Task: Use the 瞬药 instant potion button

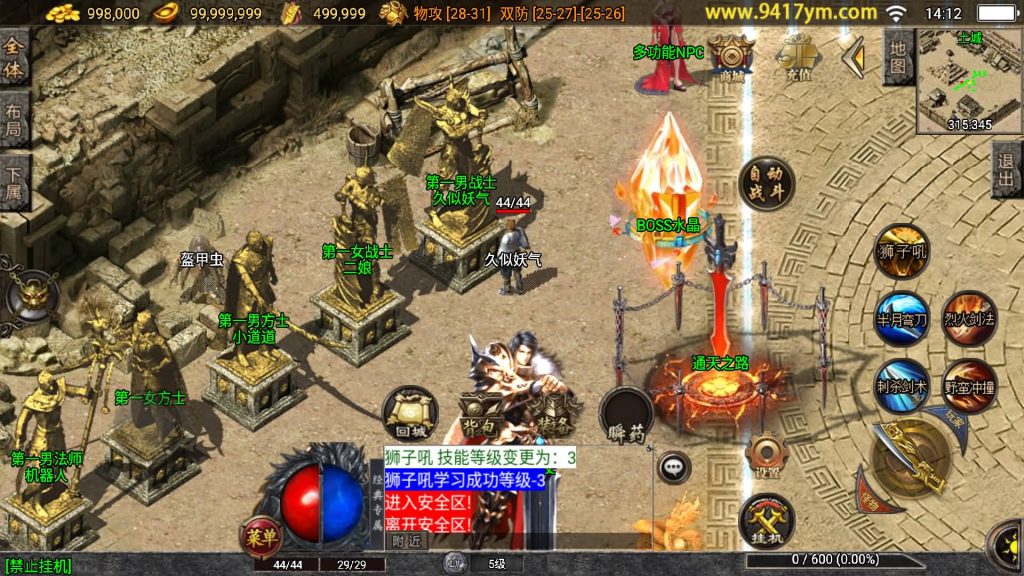Action: 626,413
